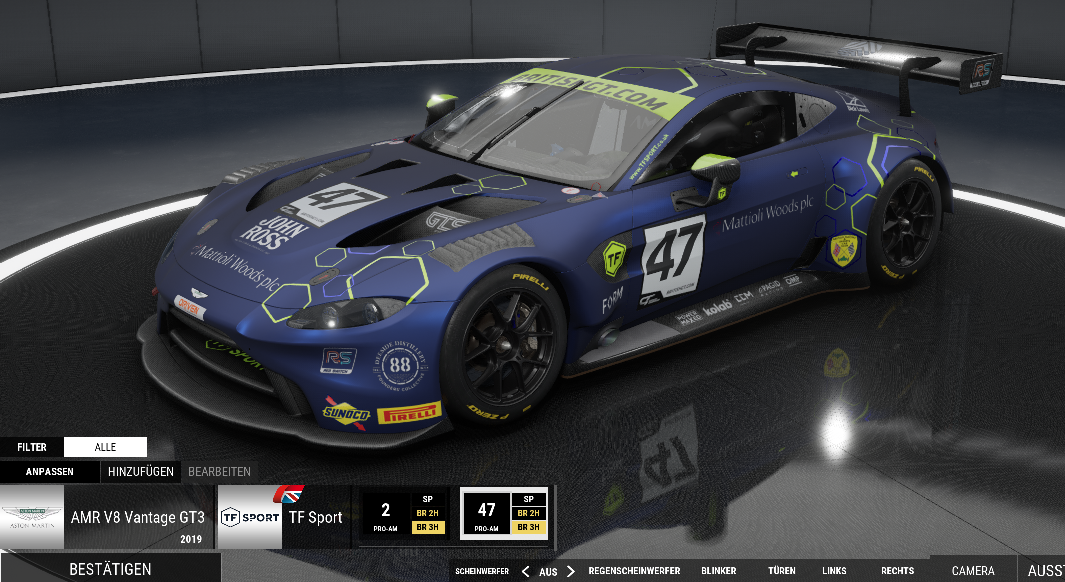1065x582 pixels.
Task: Toggle the Regenscheinwerfer rain lights
Action: pos(634,571)
